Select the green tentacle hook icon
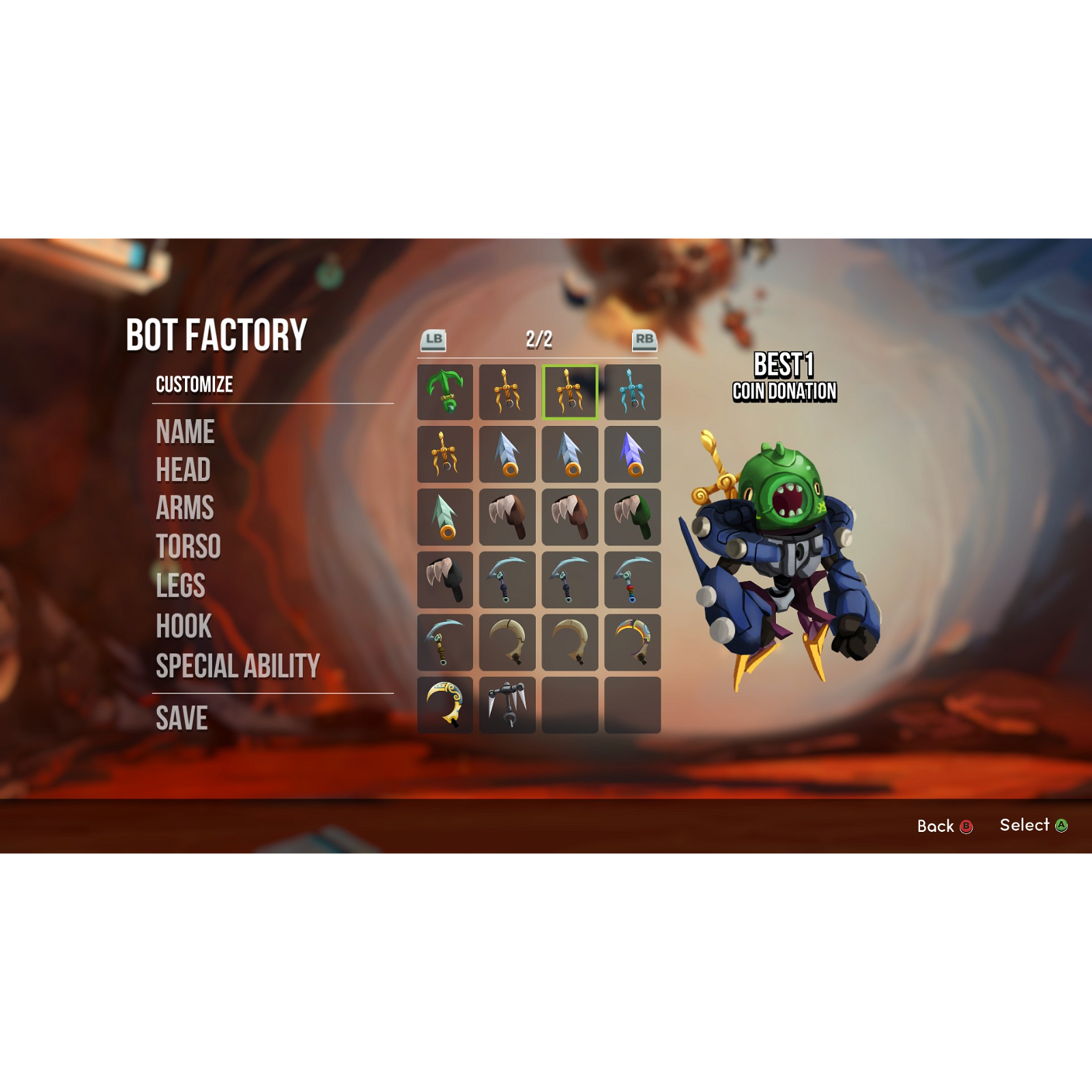The height and width of the screenshot is (1092, 1092). [444, 392]
